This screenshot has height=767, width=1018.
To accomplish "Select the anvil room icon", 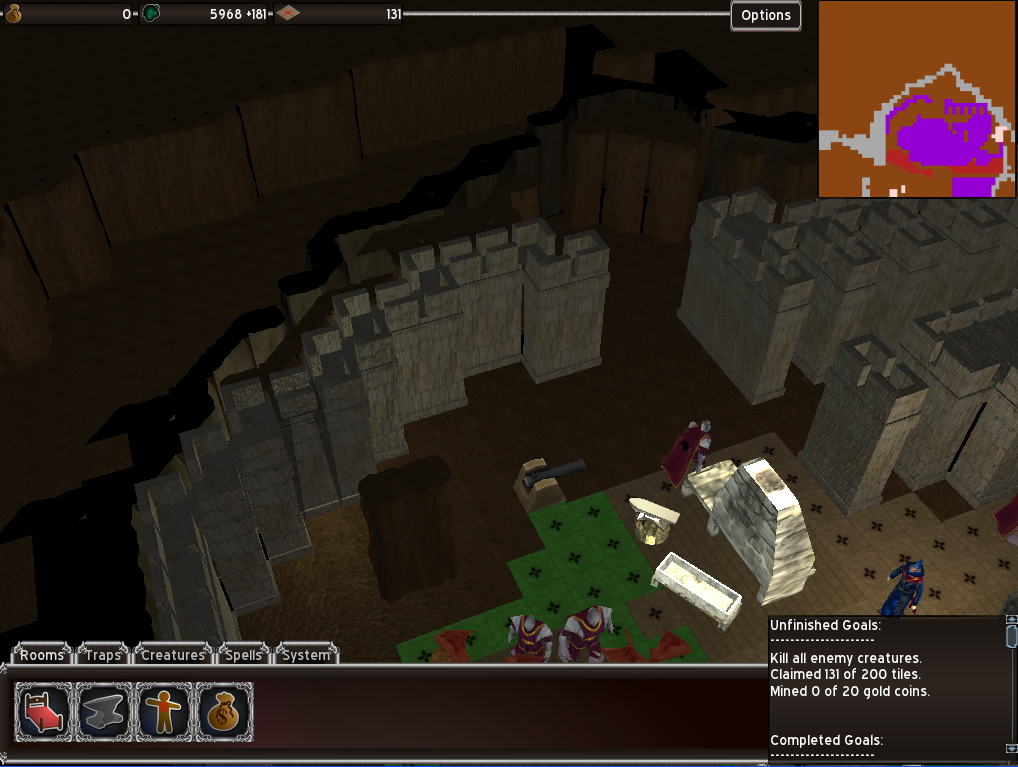I will (x=104, y=712).
